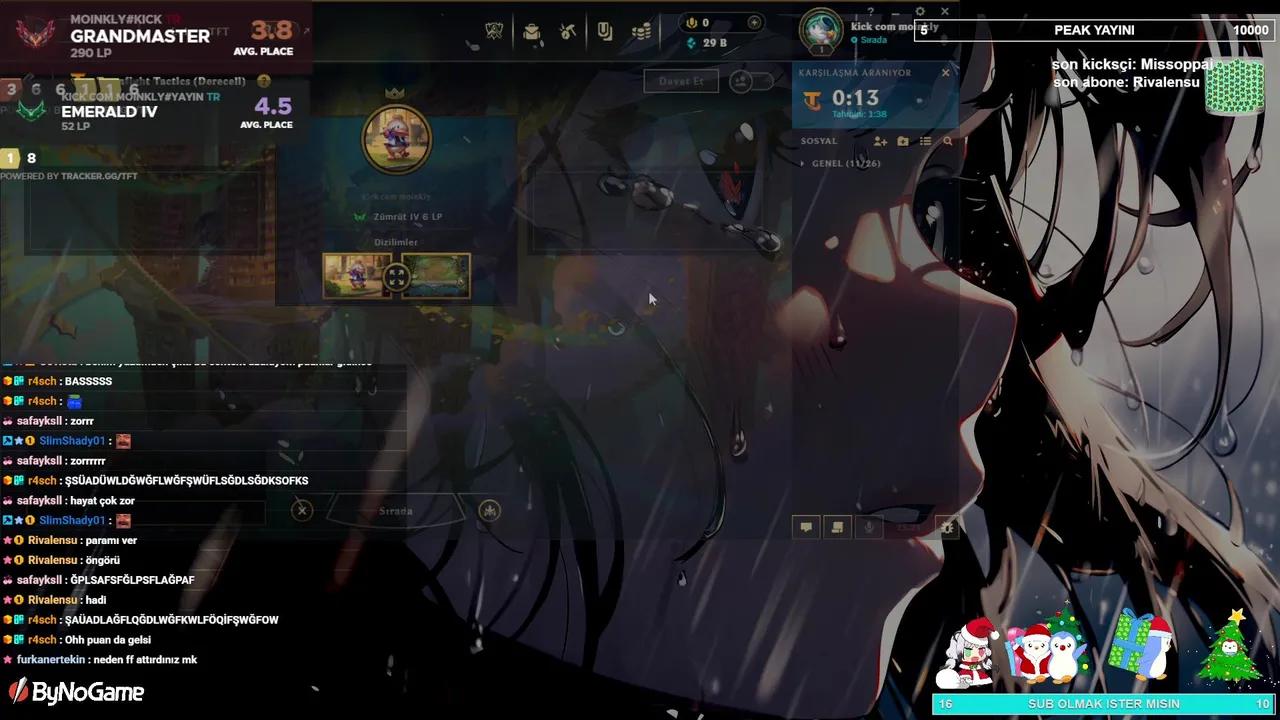The image size is (1280, 720).
Task: Open the Esports section via trophy icon
Action: point(493,30)
